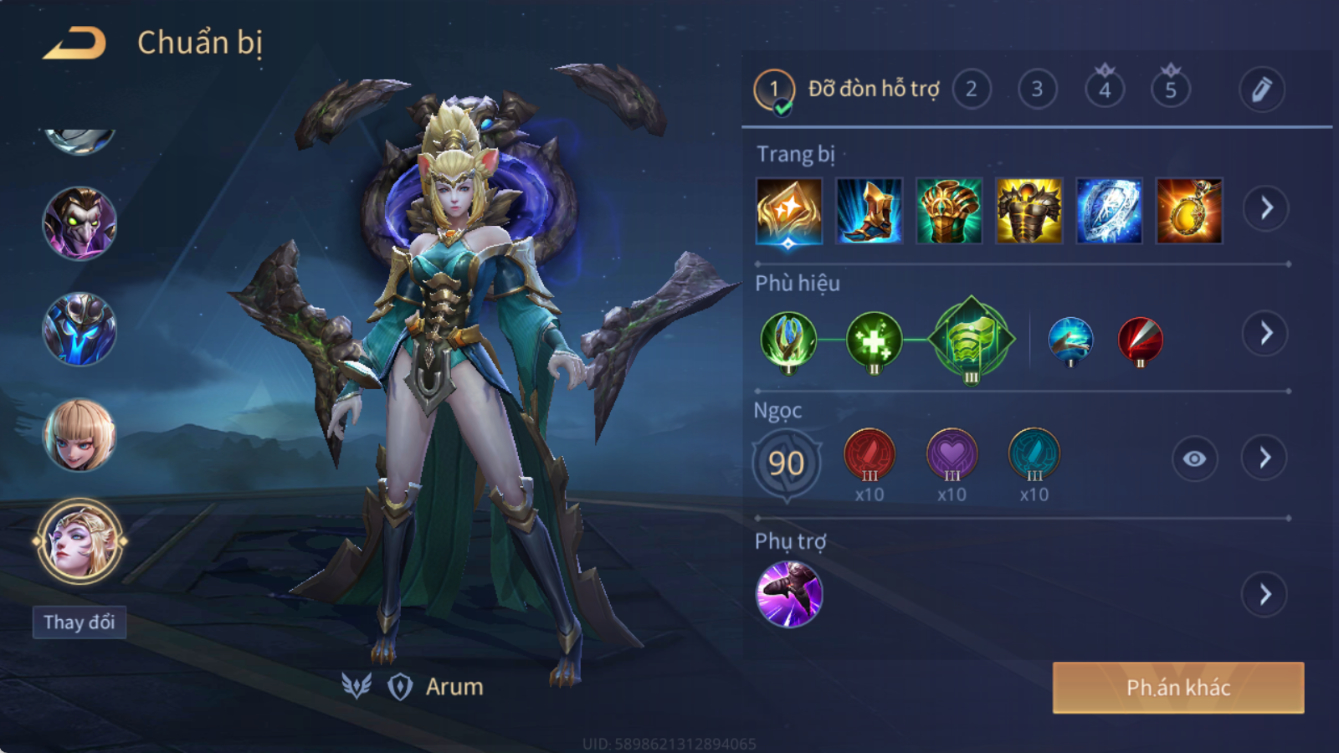This screenshot has width=1339, height=753.
Task: Select loadout preset 2 tab
Action: [971, 90]
